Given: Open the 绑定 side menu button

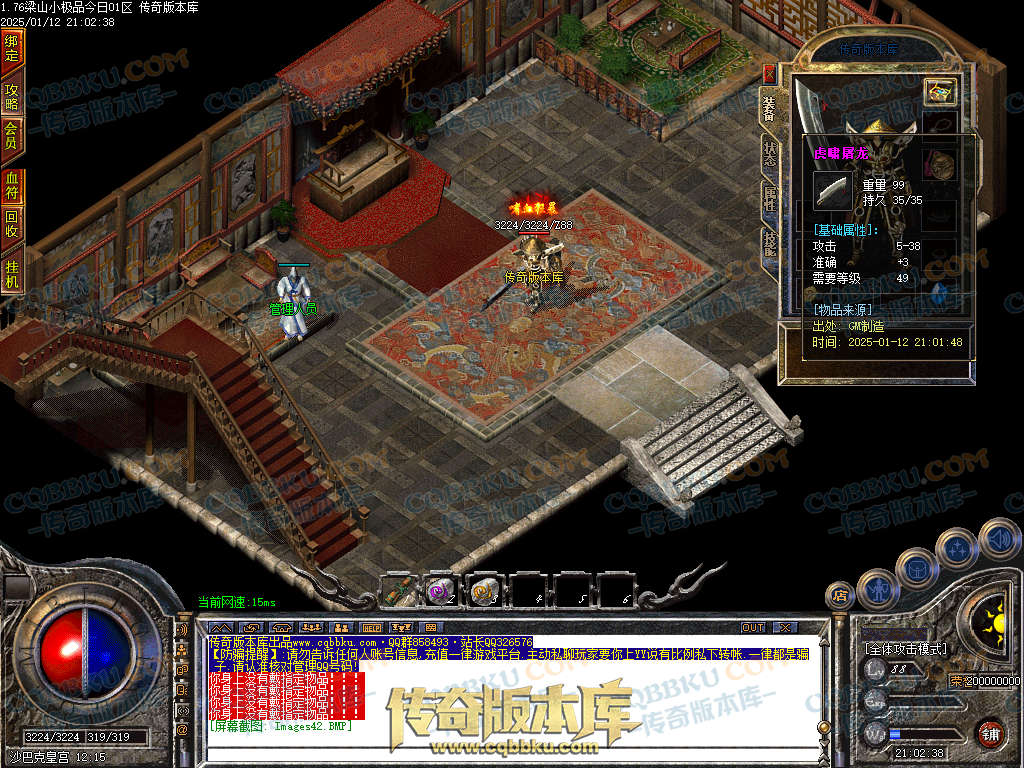Looking at the screenshot, I should 12,48.
